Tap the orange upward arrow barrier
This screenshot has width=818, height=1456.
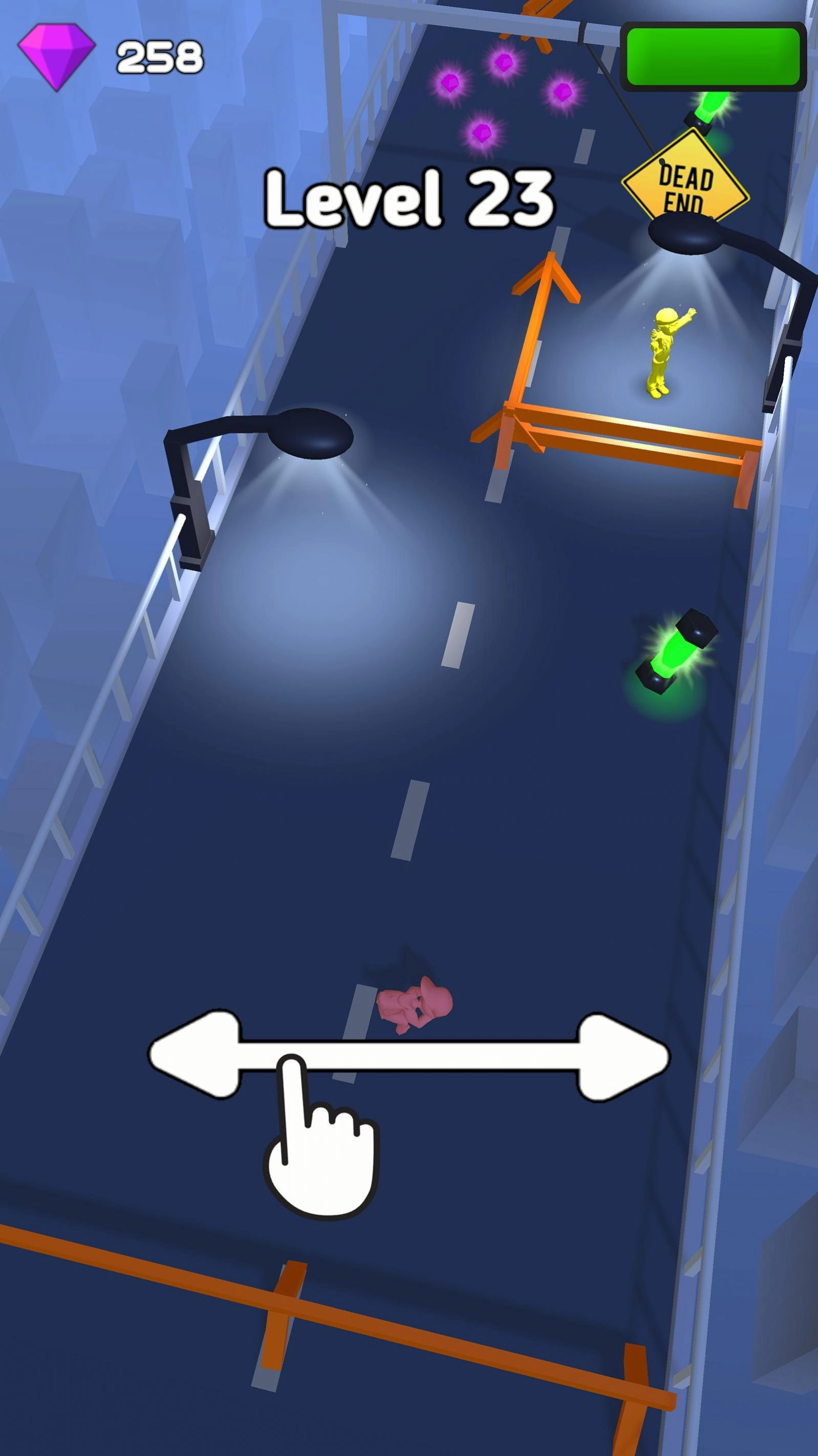[x=545, y=288]
